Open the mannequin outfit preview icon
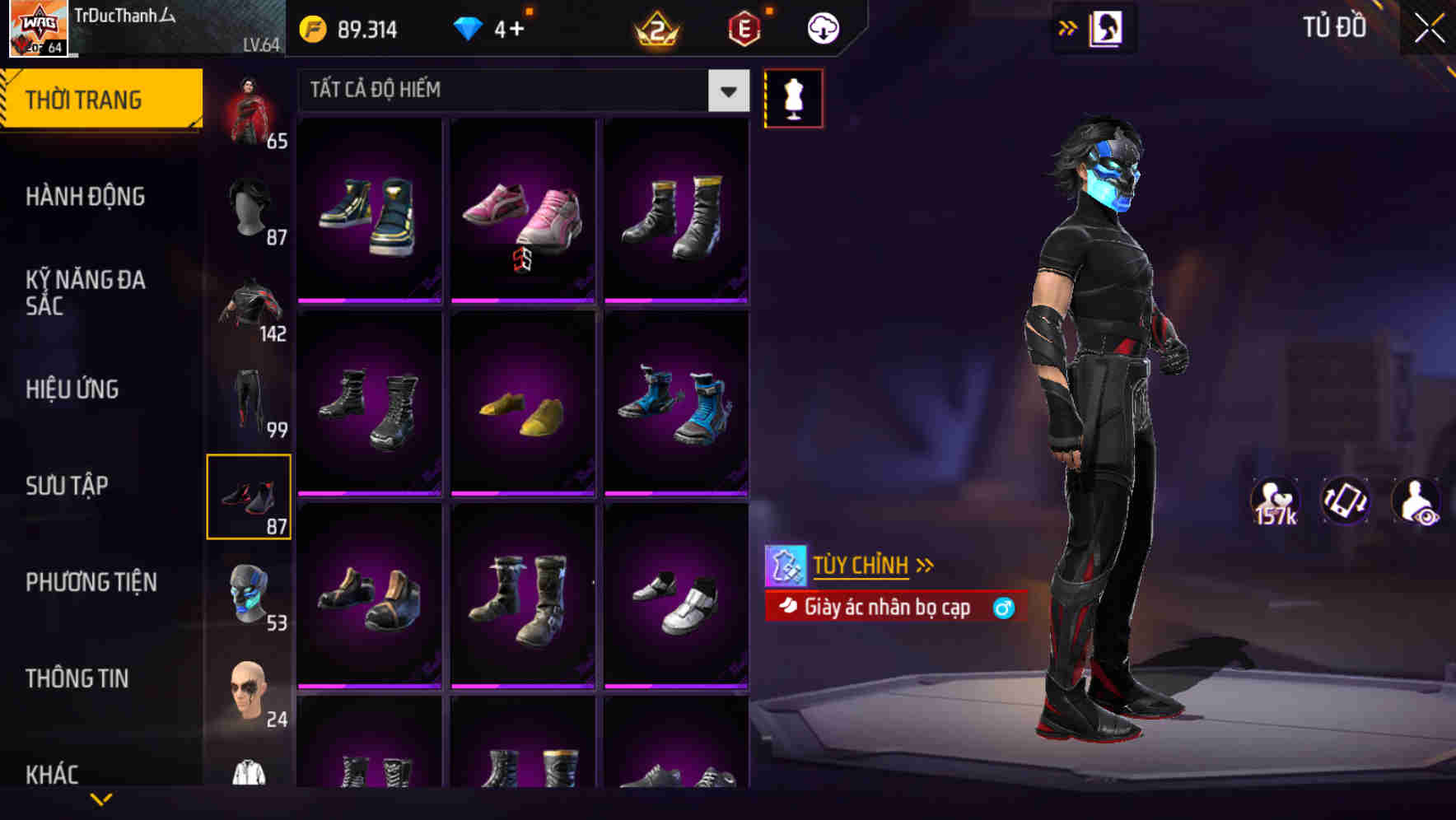Viewport: 1456px width, 820px height. 793,97
